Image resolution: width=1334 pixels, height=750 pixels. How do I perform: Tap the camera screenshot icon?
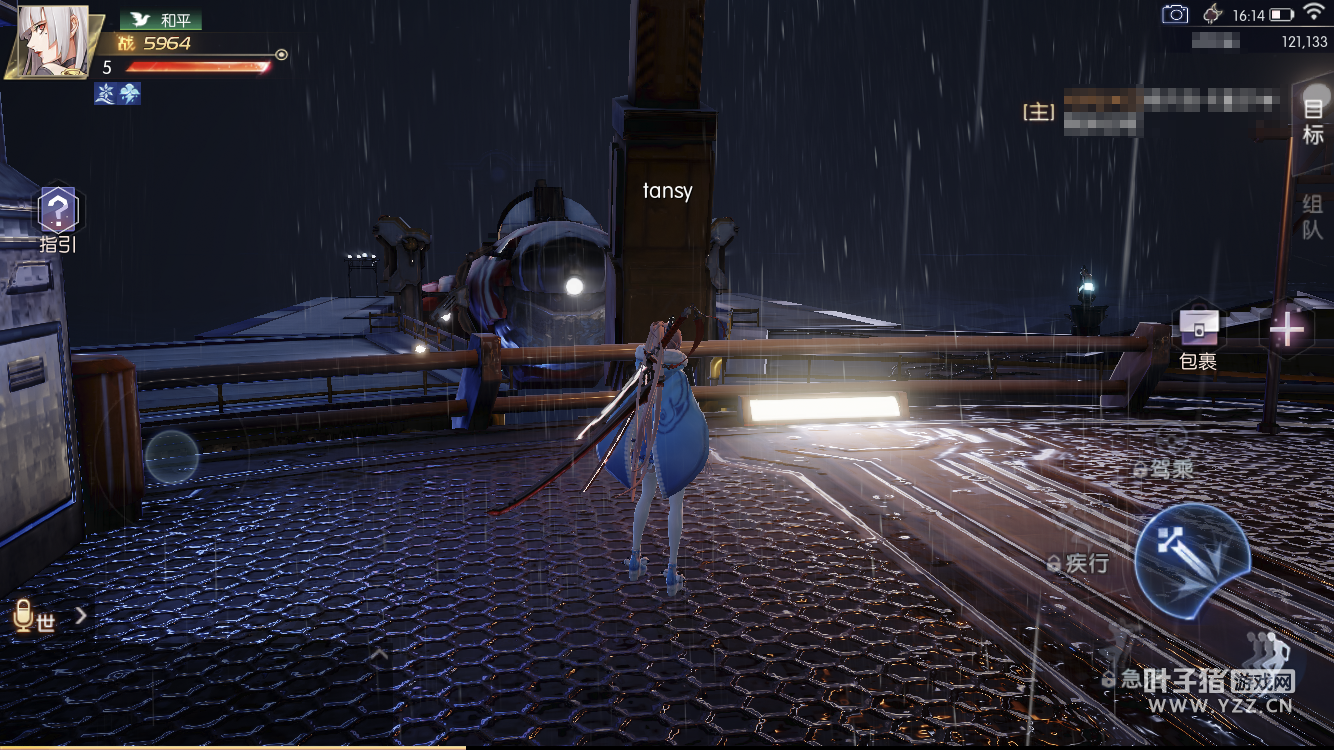[1175, 14]
